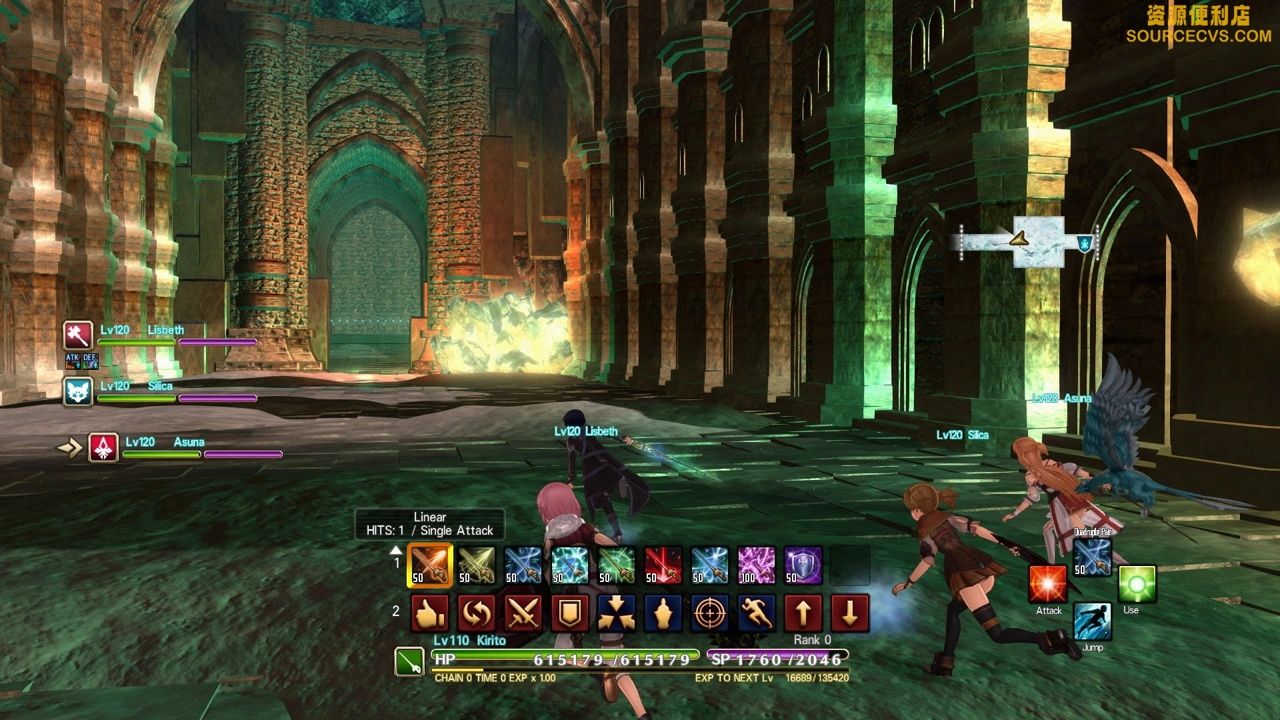
Task: Activate the running figure command
Action: point(756,613)
